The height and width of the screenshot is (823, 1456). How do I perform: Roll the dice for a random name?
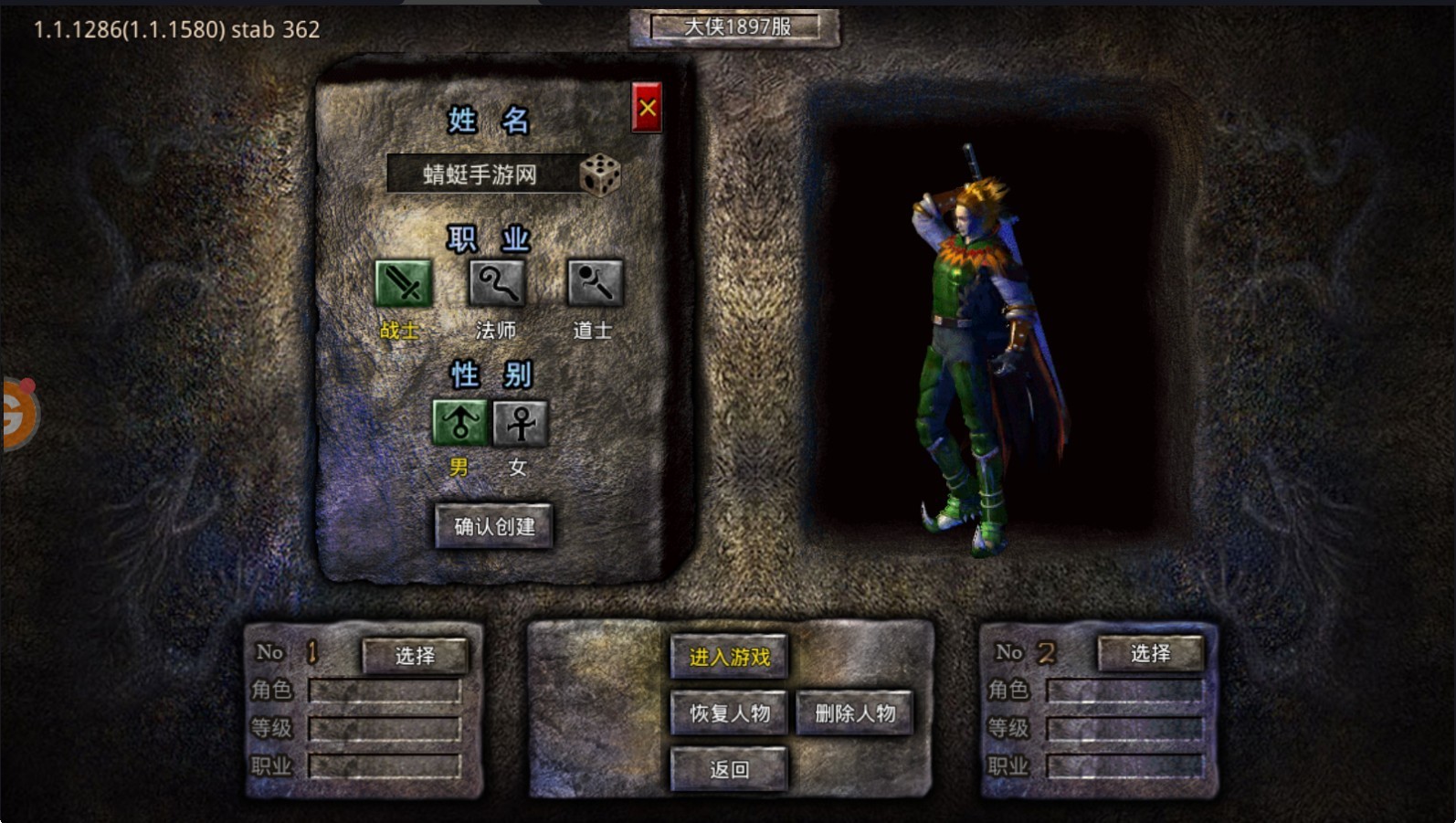[x=600, y=174]
